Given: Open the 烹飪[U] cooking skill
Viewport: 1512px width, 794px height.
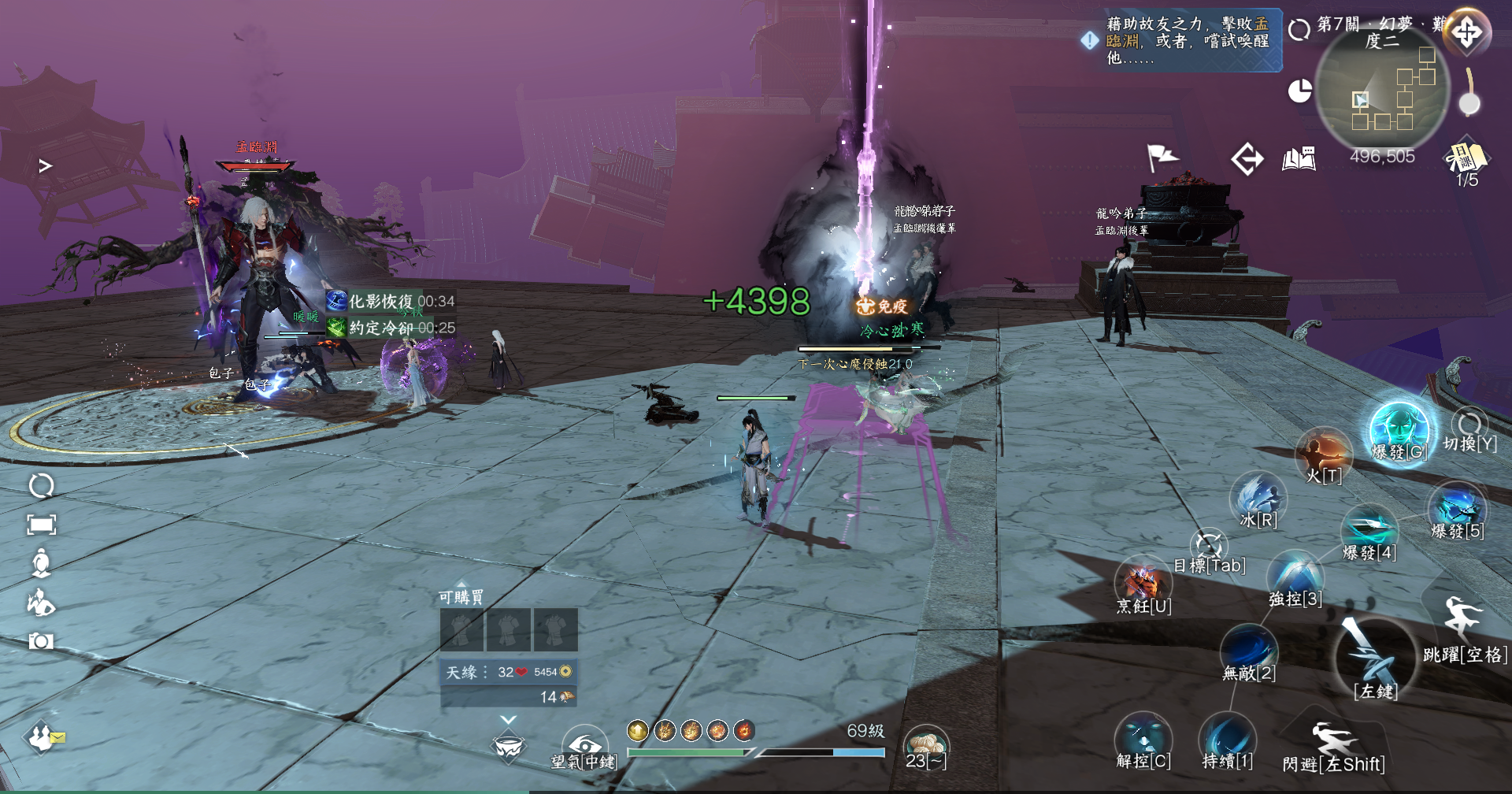Looking at the screenshot, I should pos(1143,584).
